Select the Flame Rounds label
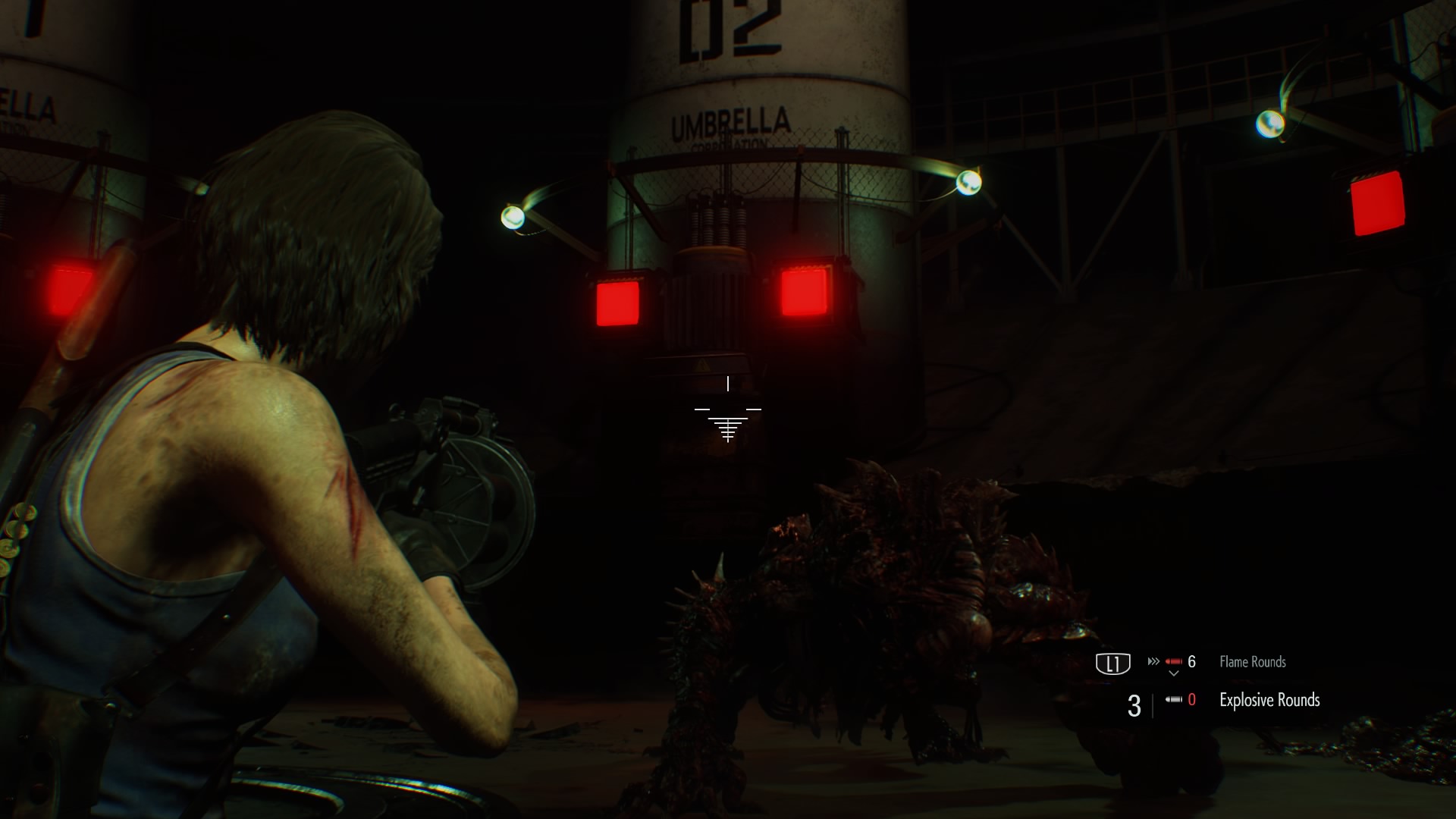 point(1253,661)
